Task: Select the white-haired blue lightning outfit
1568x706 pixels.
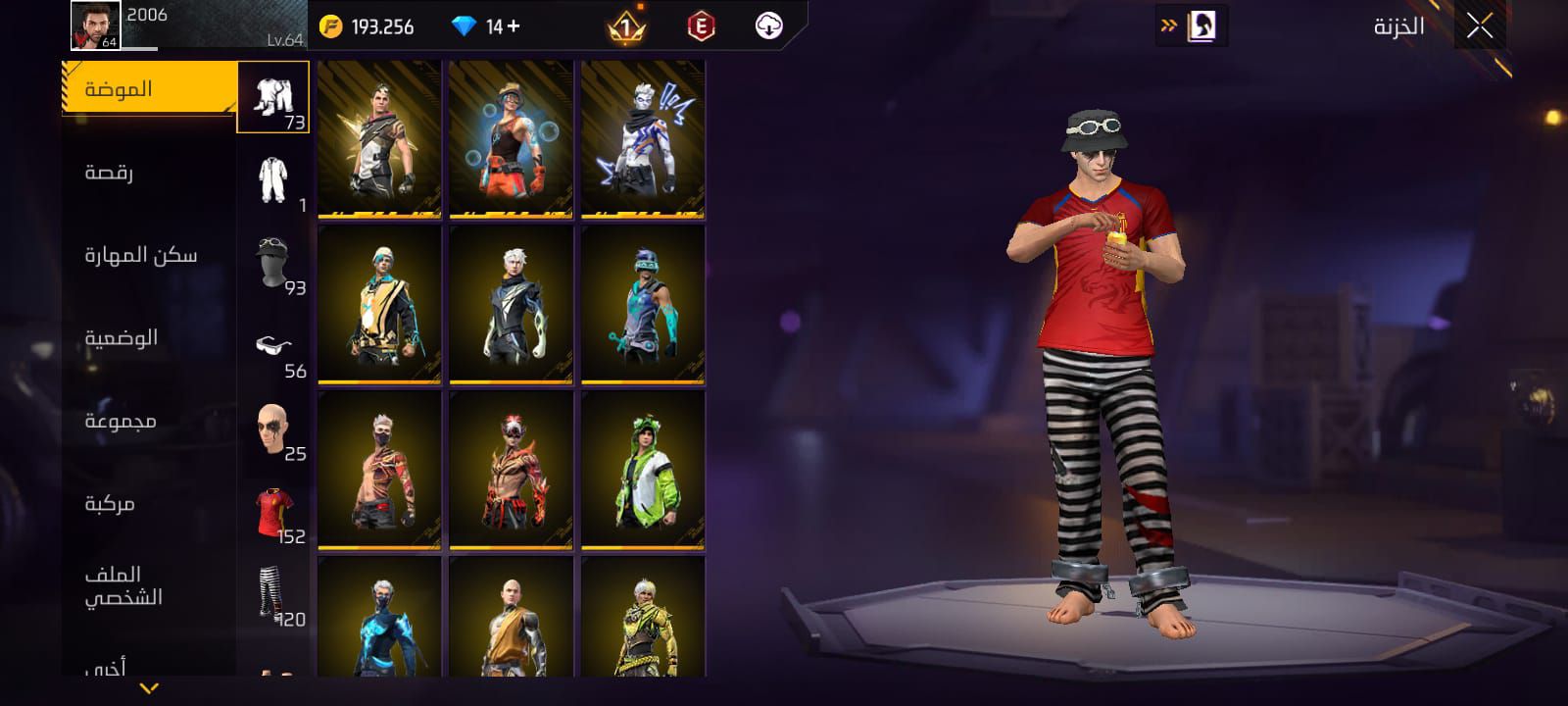Action: coord(643,138)
